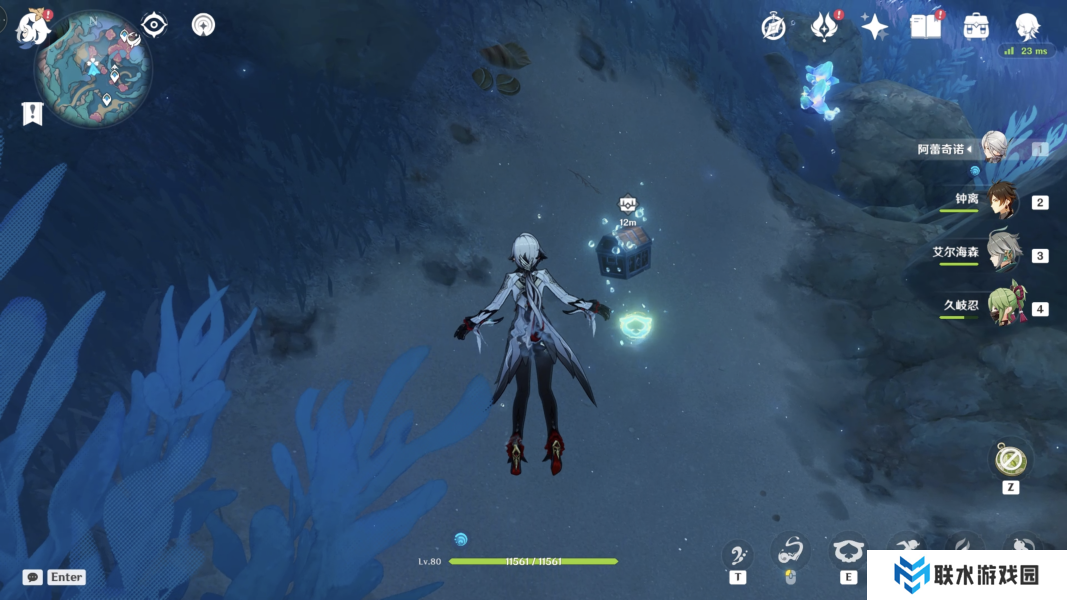
Task: Open the map via the minimap
Action: (x=93, y=67)
